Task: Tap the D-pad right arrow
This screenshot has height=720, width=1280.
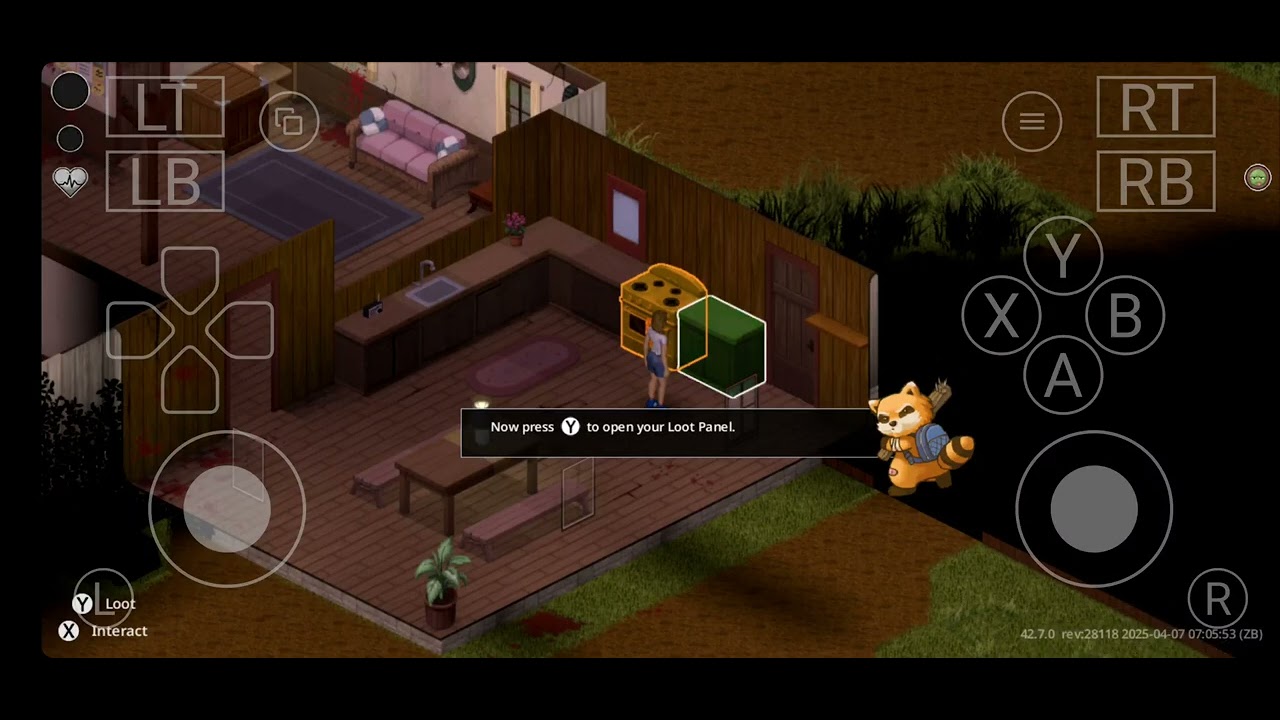Action: 243,329
